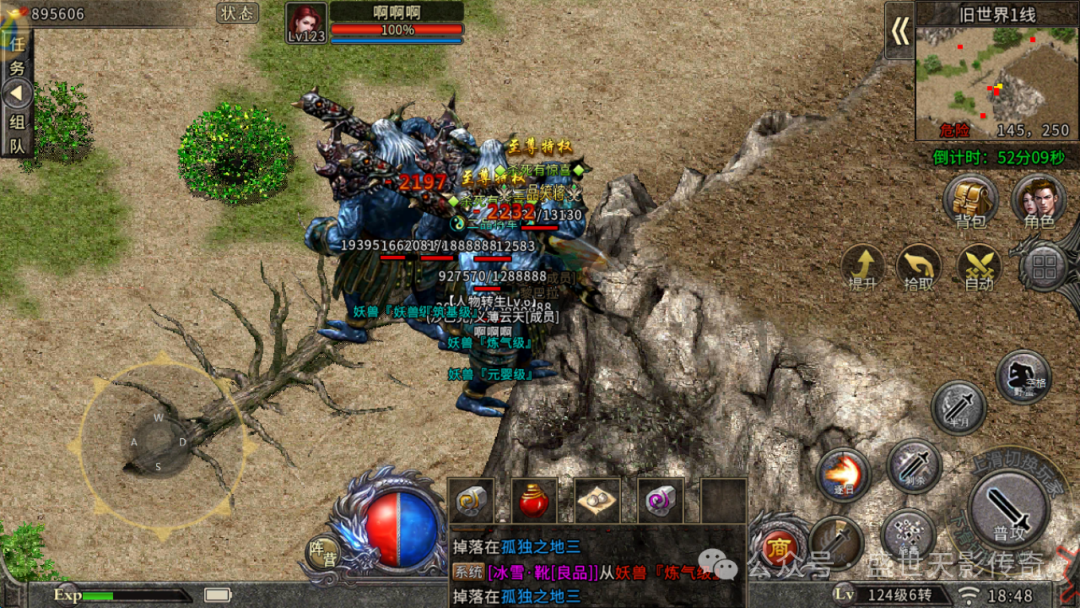Use the purple swirl scroll slot

[x=660, y=498]
